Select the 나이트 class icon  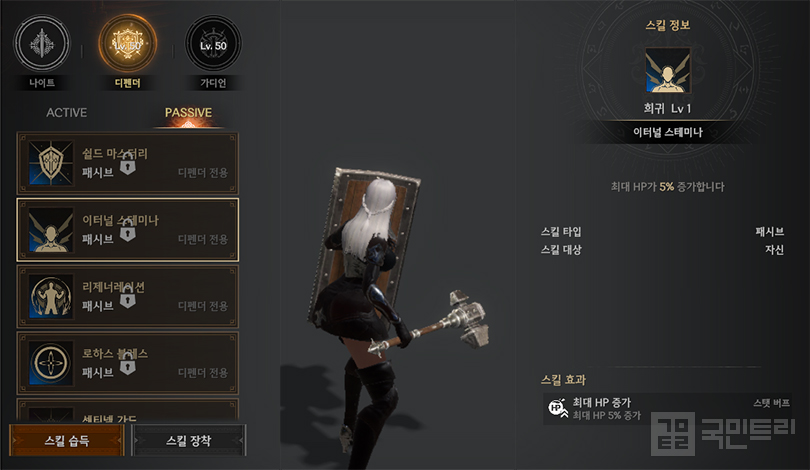41,44
